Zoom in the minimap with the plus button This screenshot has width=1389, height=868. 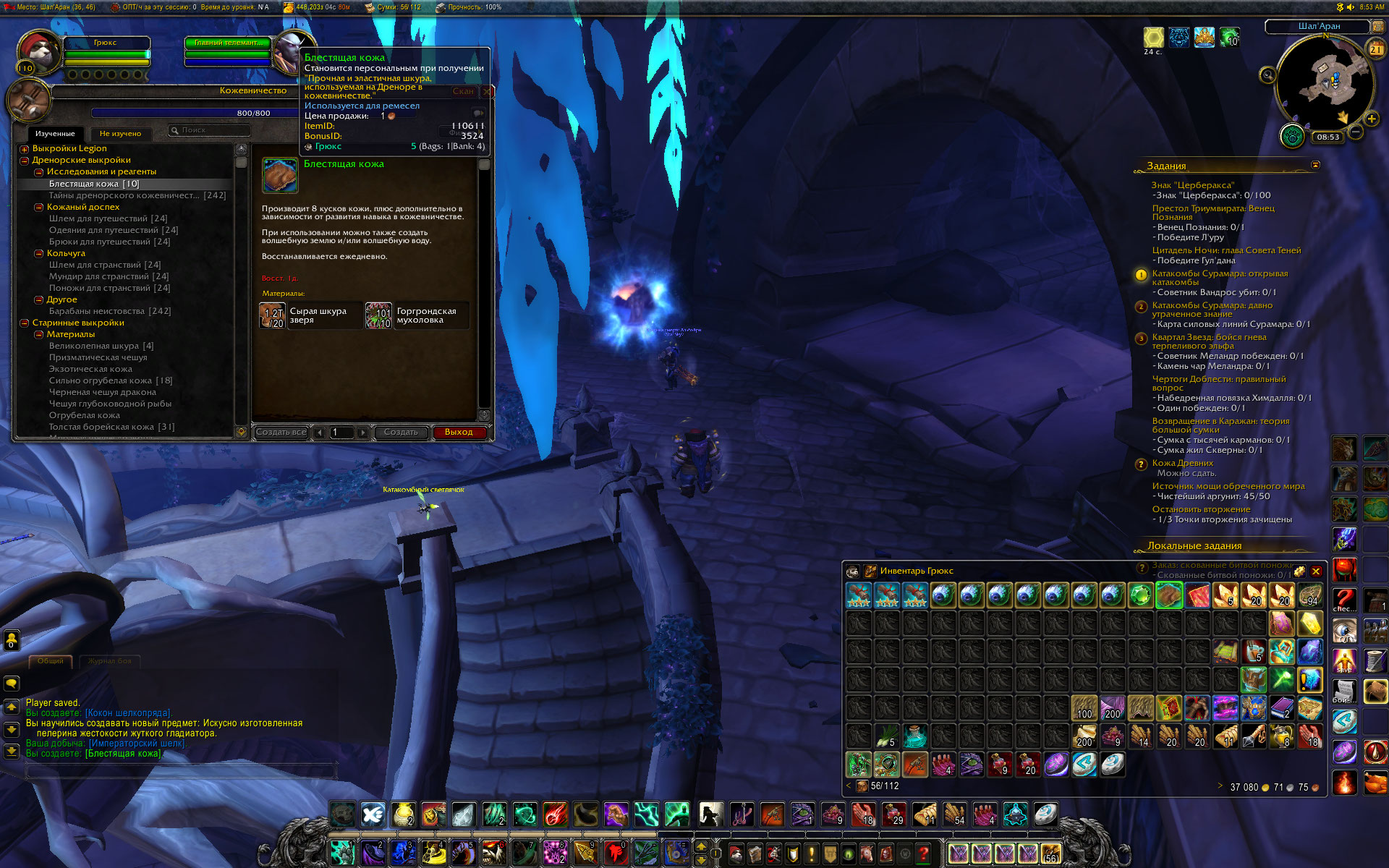click(x=1371, y=119)
